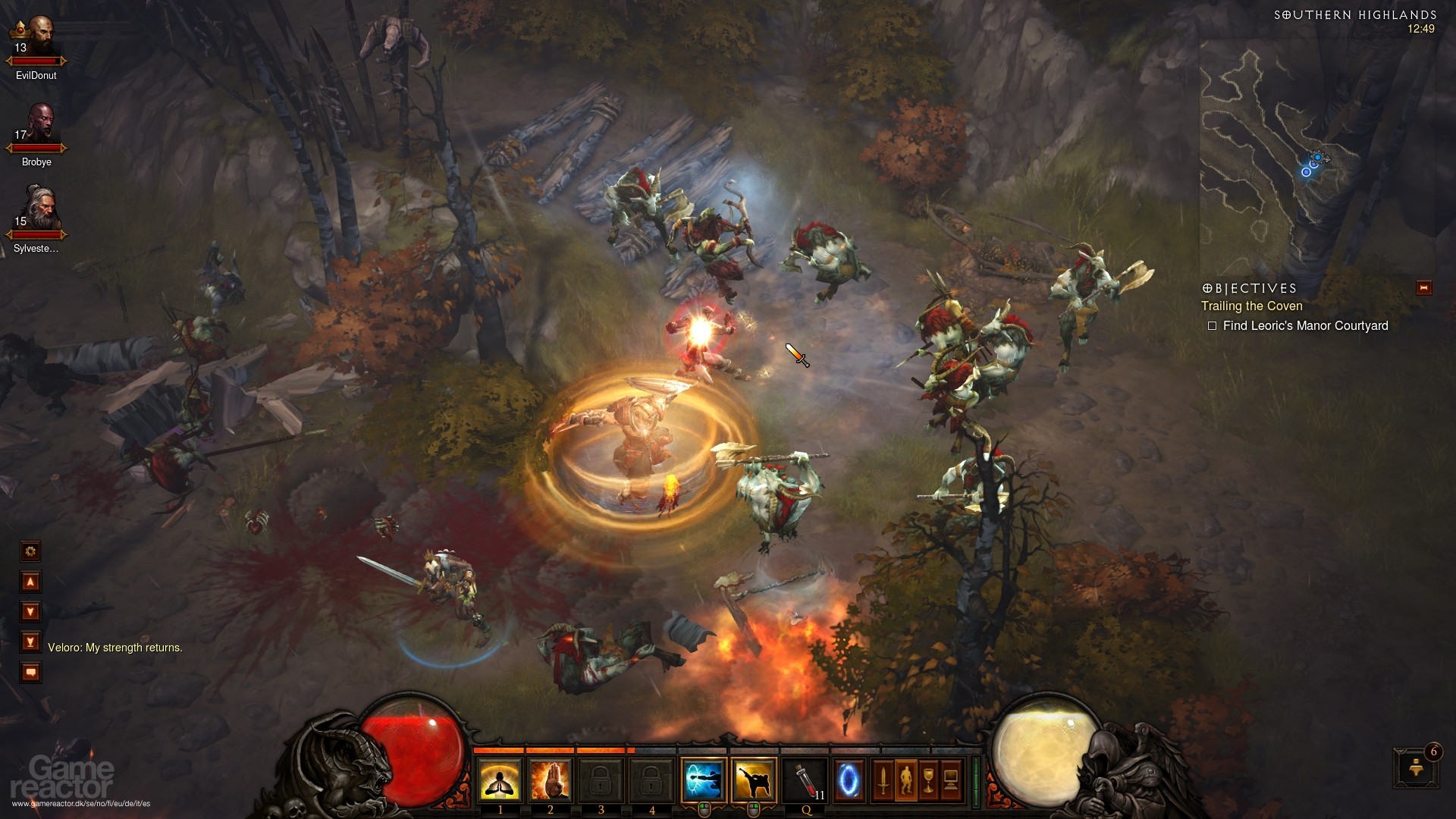The height and width of the screenshot is (819, 1456).
Task: Mark objective 'Find Leoric's Manor Courtyard' checkbox
Action: point(1213,326)
